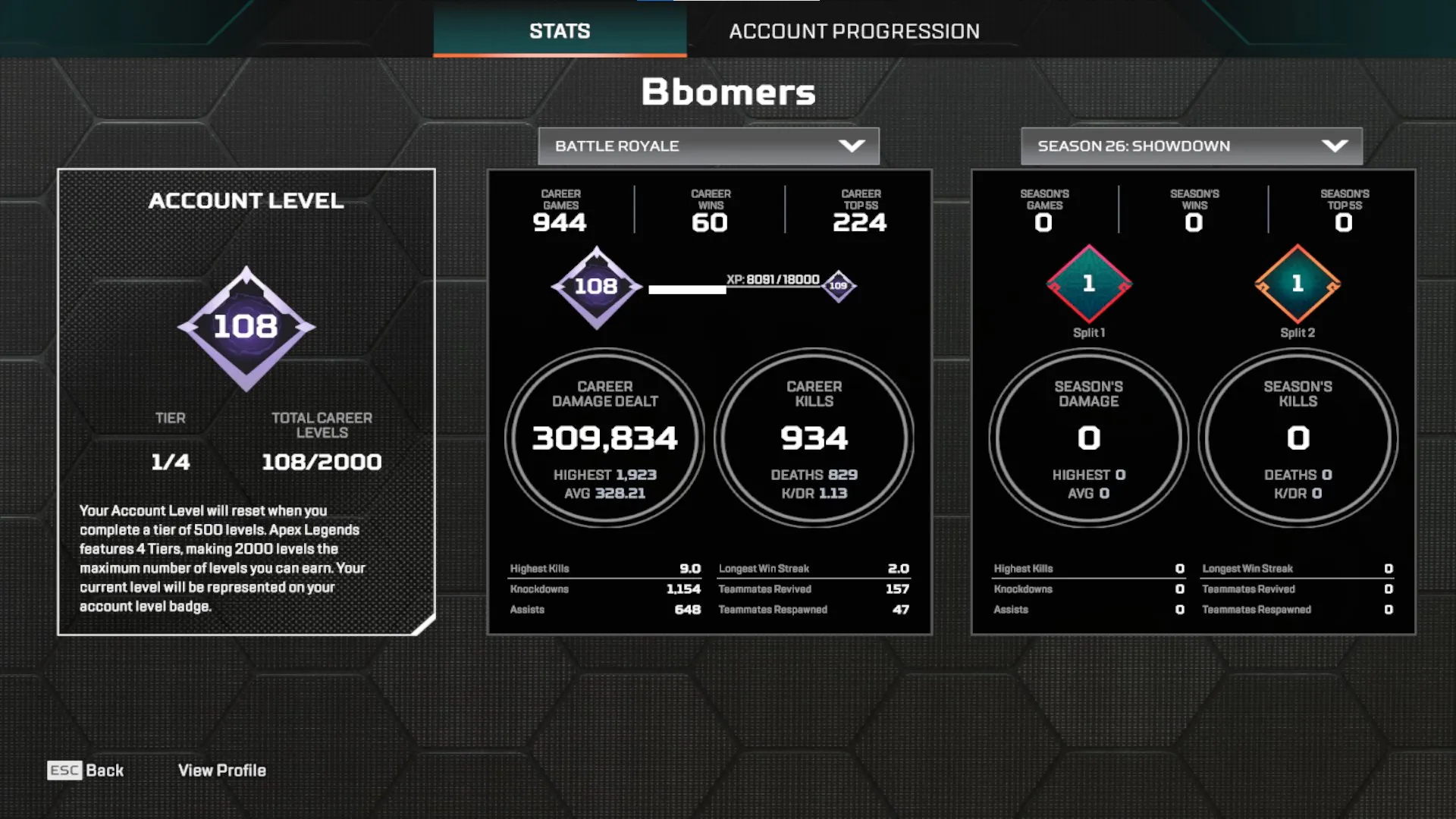Select the Account Level badge showing 108
The height and width of the screenshot is (819, 1456).
click(x=246, y=328)
